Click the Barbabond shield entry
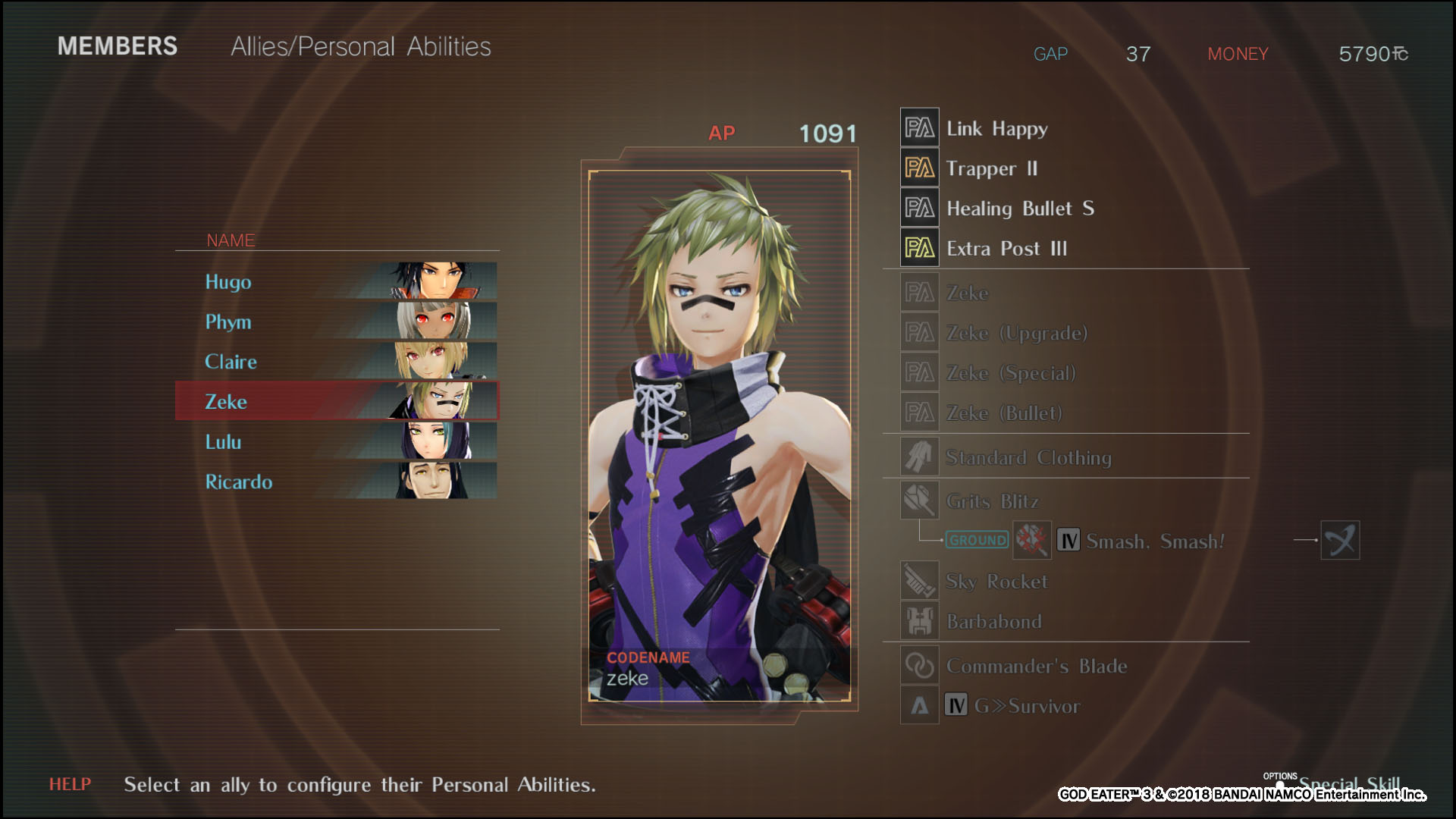1456x819 pixels. tap(993, 622)
